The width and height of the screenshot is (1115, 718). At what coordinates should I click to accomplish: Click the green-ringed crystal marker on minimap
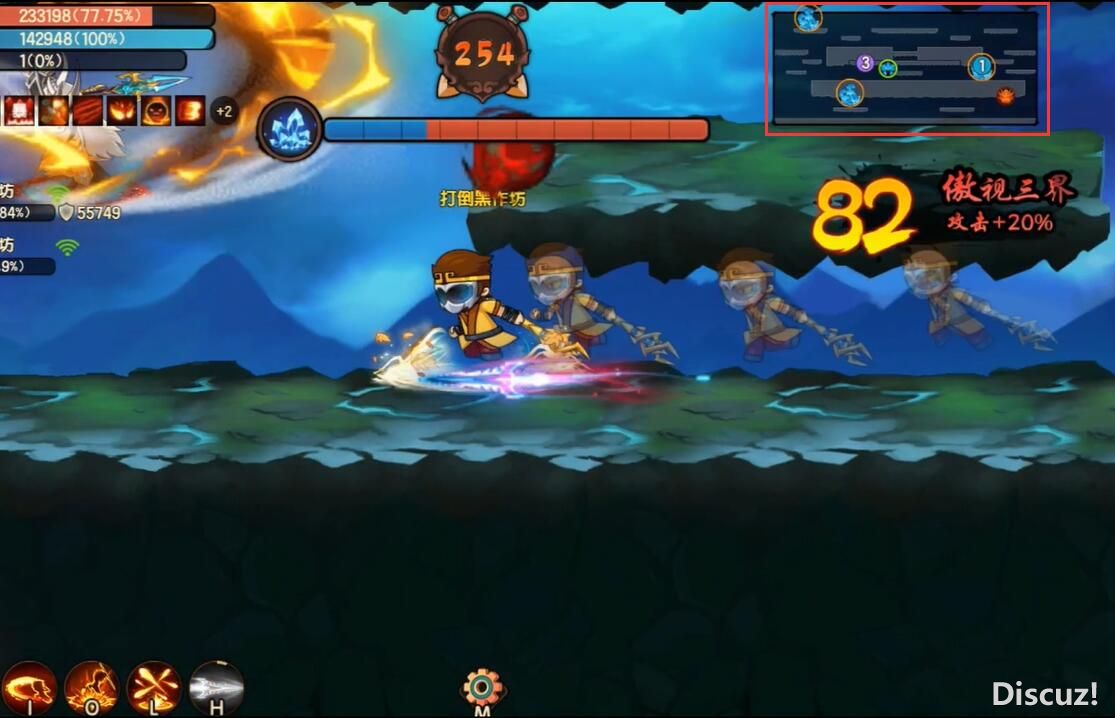(887, 68)
